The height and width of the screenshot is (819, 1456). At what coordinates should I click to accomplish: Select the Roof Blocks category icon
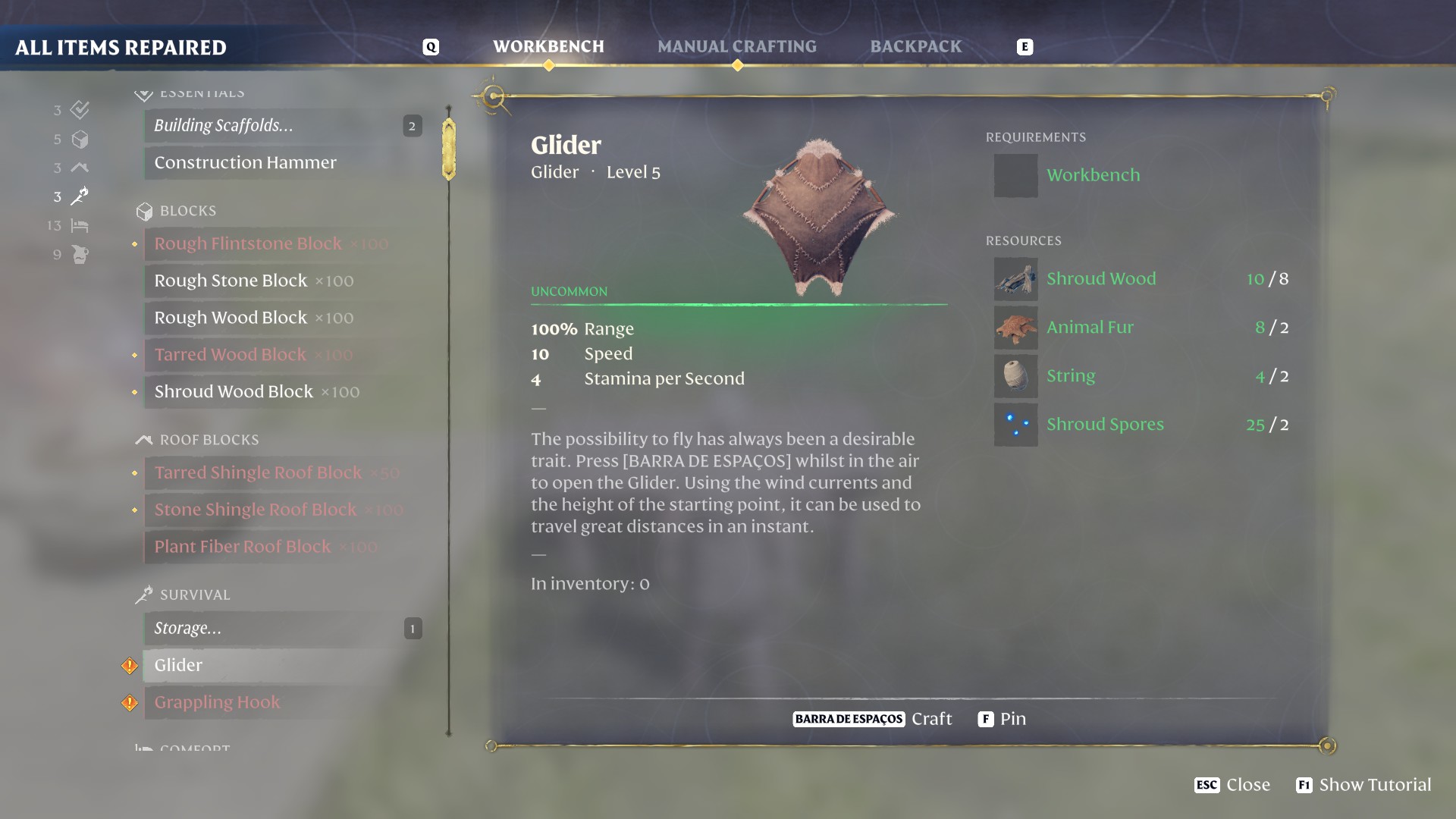coord(80,168)
